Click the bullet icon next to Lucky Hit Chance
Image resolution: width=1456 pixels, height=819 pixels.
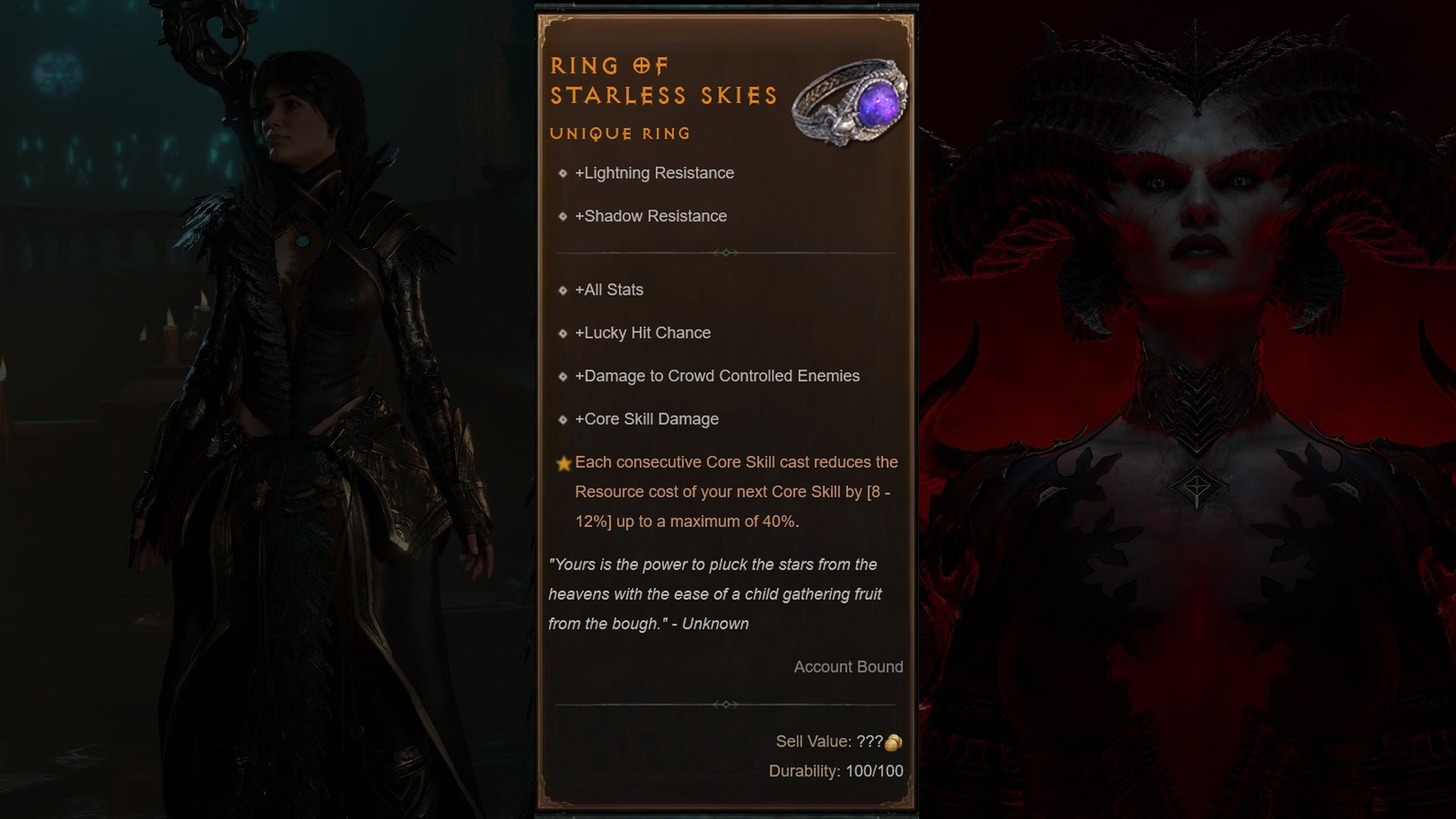coord(563,333)
